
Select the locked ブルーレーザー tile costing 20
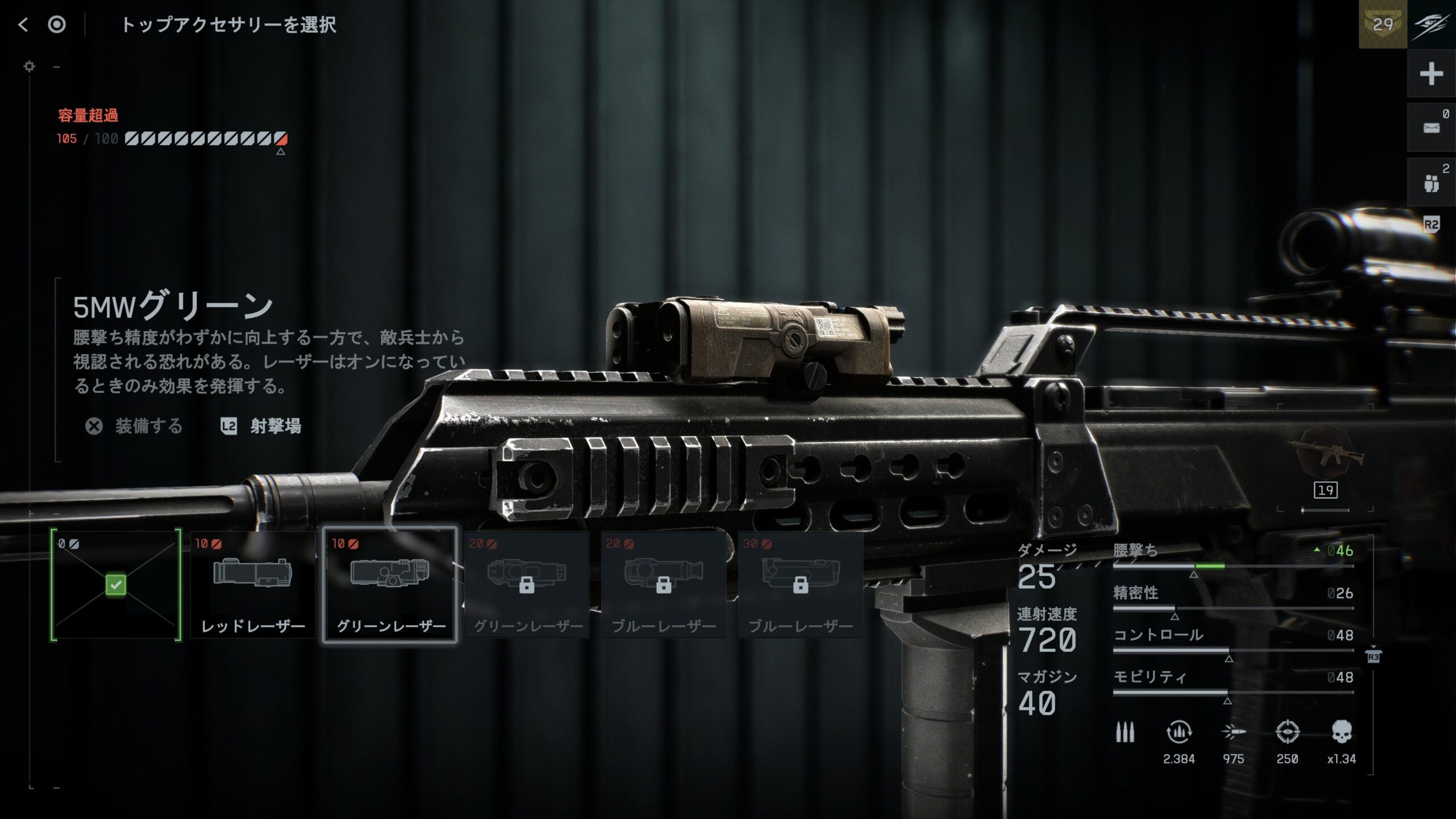tap(664, 585)
